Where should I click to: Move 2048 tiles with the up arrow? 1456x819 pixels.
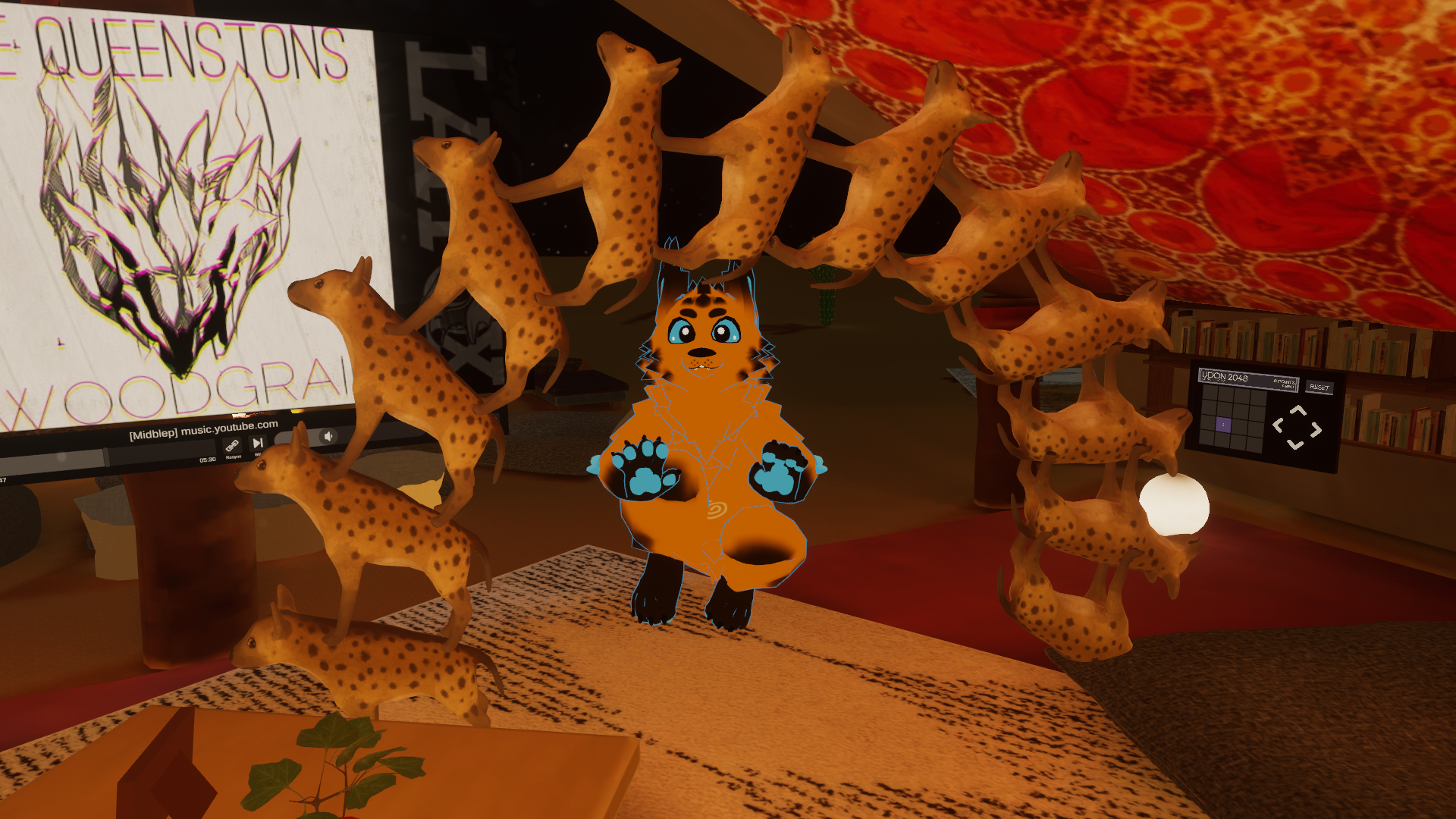click(x=1298, y=411)
